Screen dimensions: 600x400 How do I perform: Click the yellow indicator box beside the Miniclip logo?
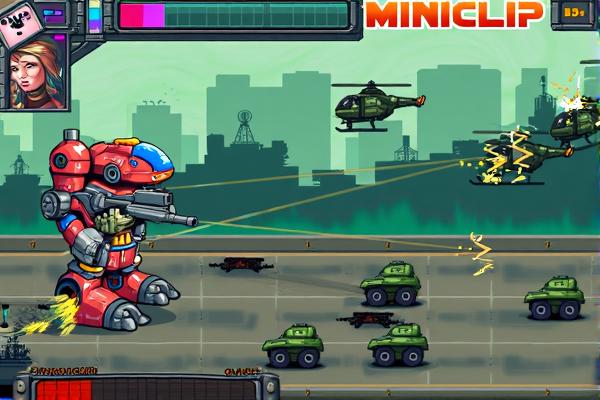573,13
